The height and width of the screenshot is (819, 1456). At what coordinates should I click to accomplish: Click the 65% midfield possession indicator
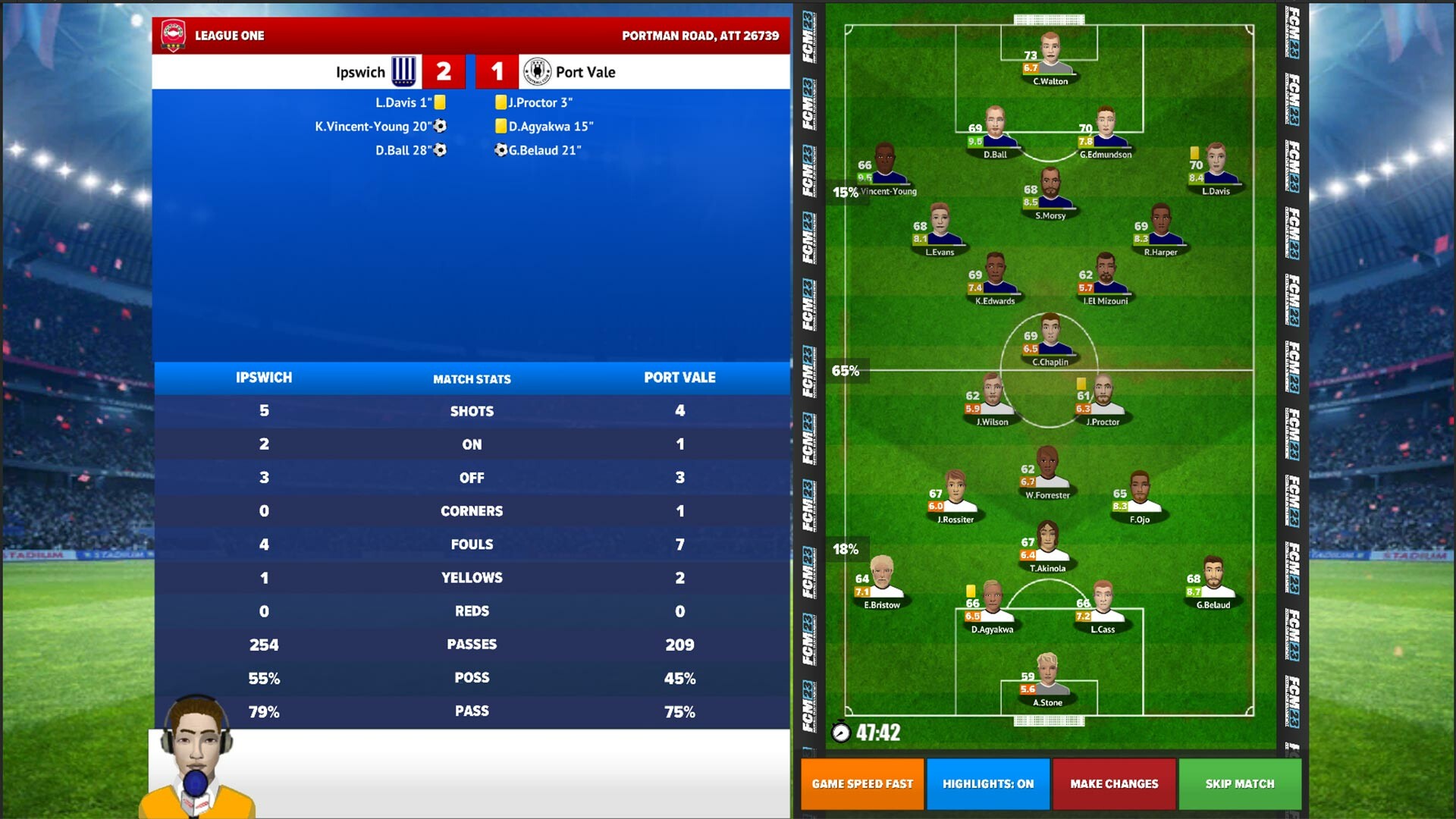tap(845, 371)
